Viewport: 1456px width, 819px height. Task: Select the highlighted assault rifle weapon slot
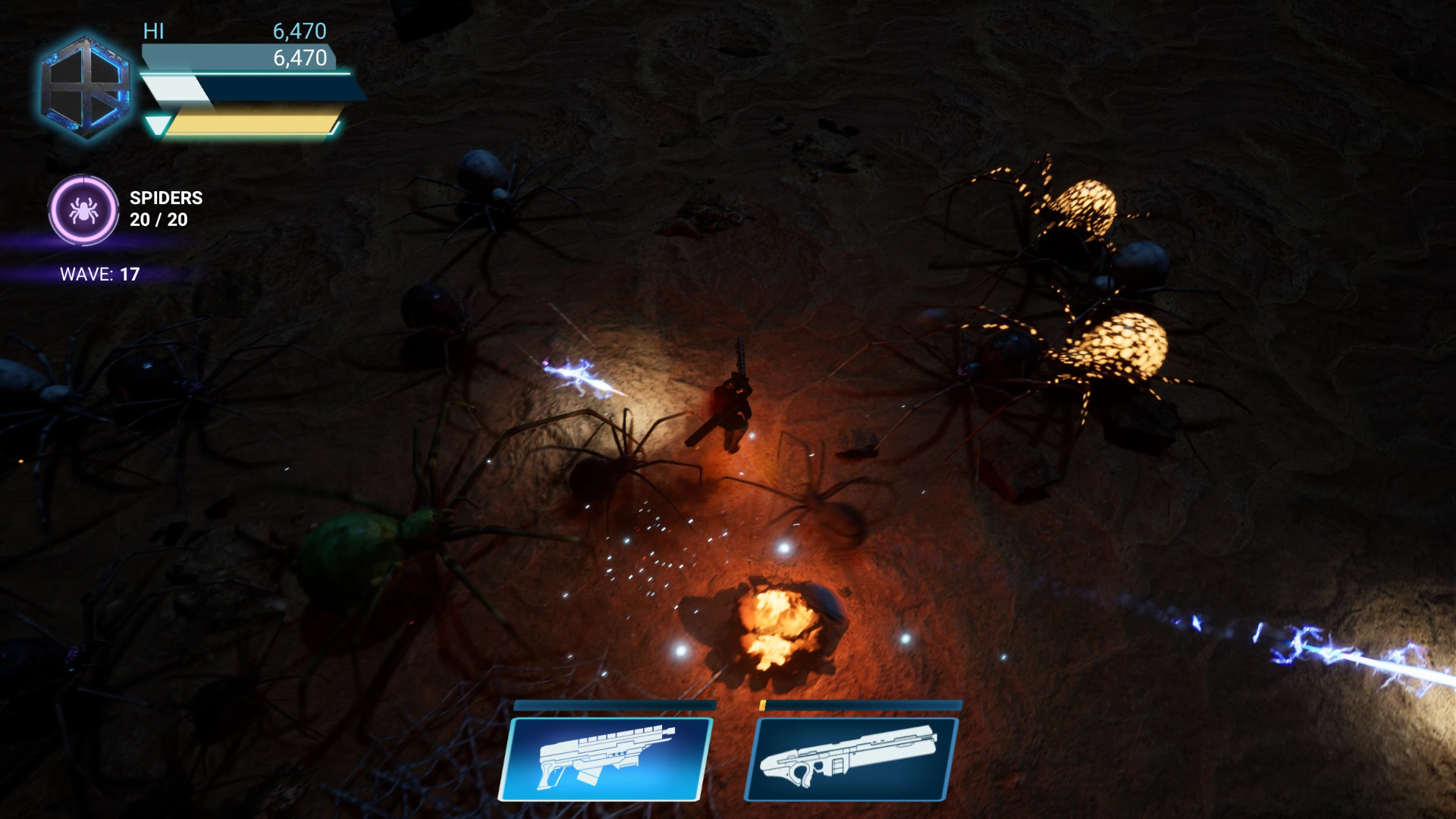point(606,758)
